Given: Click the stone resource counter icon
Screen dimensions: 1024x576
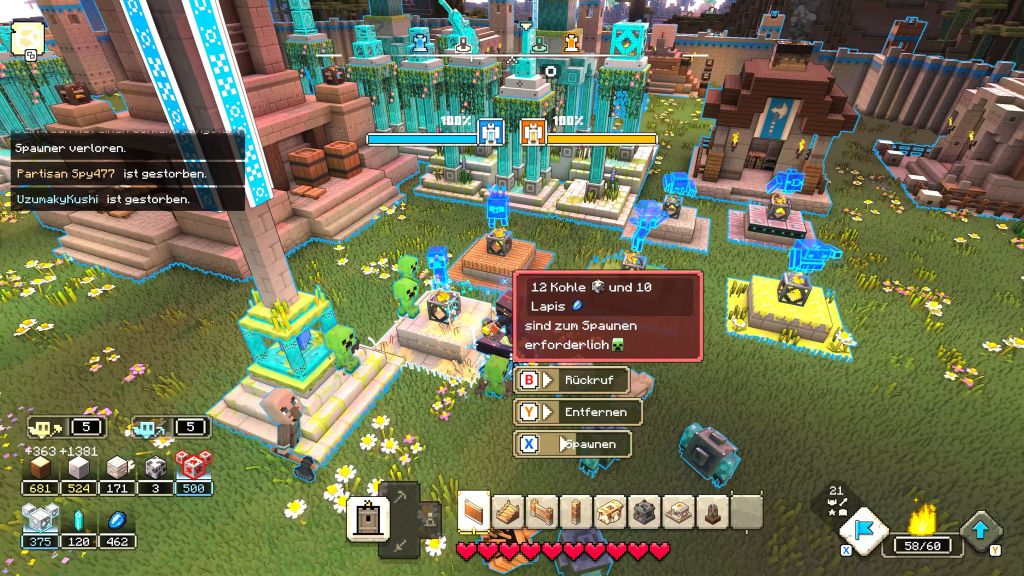Looking at the screenshot, I should (x=78, y=468).
